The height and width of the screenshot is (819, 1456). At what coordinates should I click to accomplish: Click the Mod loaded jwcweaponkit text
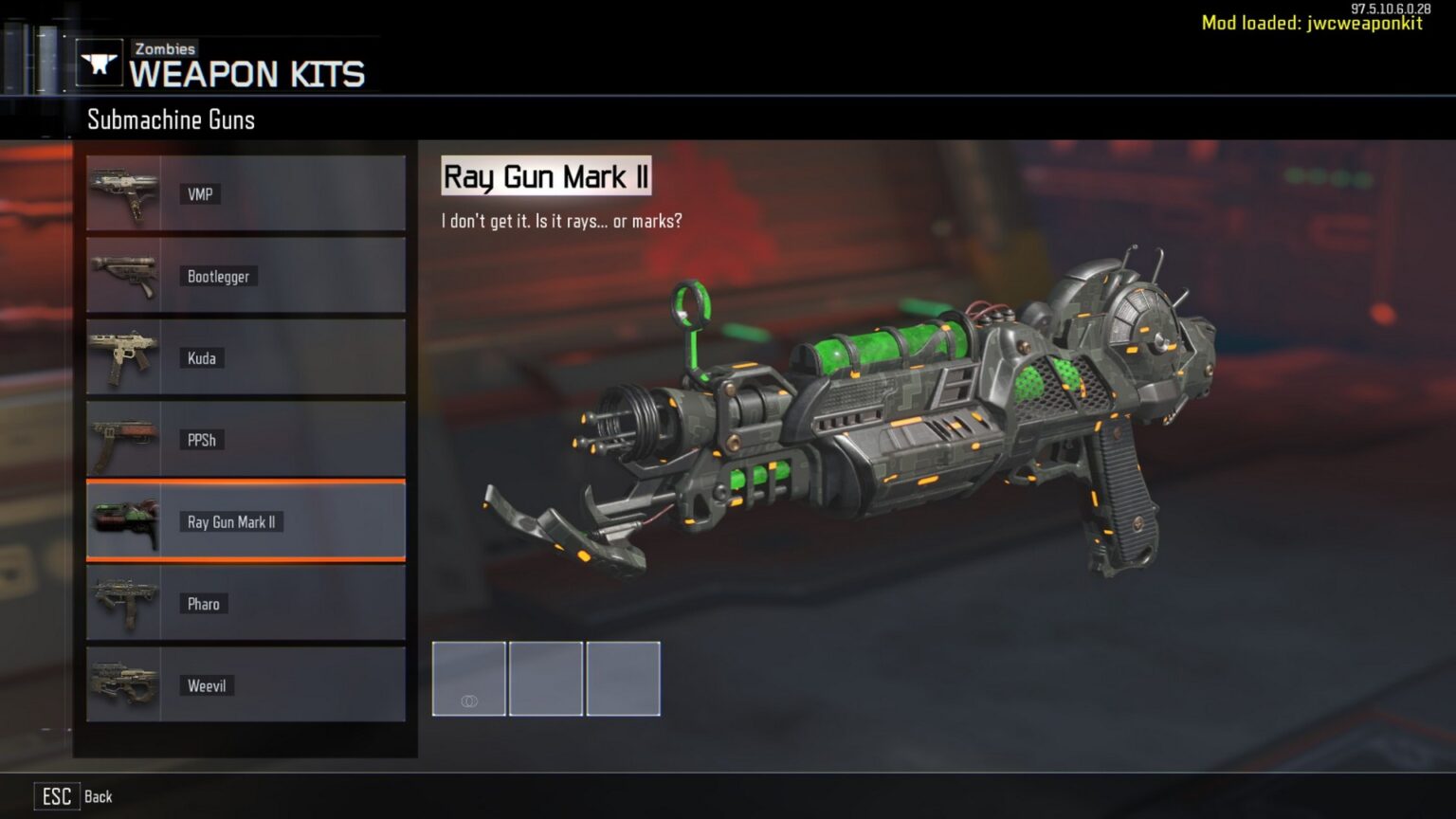click(1310, 23)
